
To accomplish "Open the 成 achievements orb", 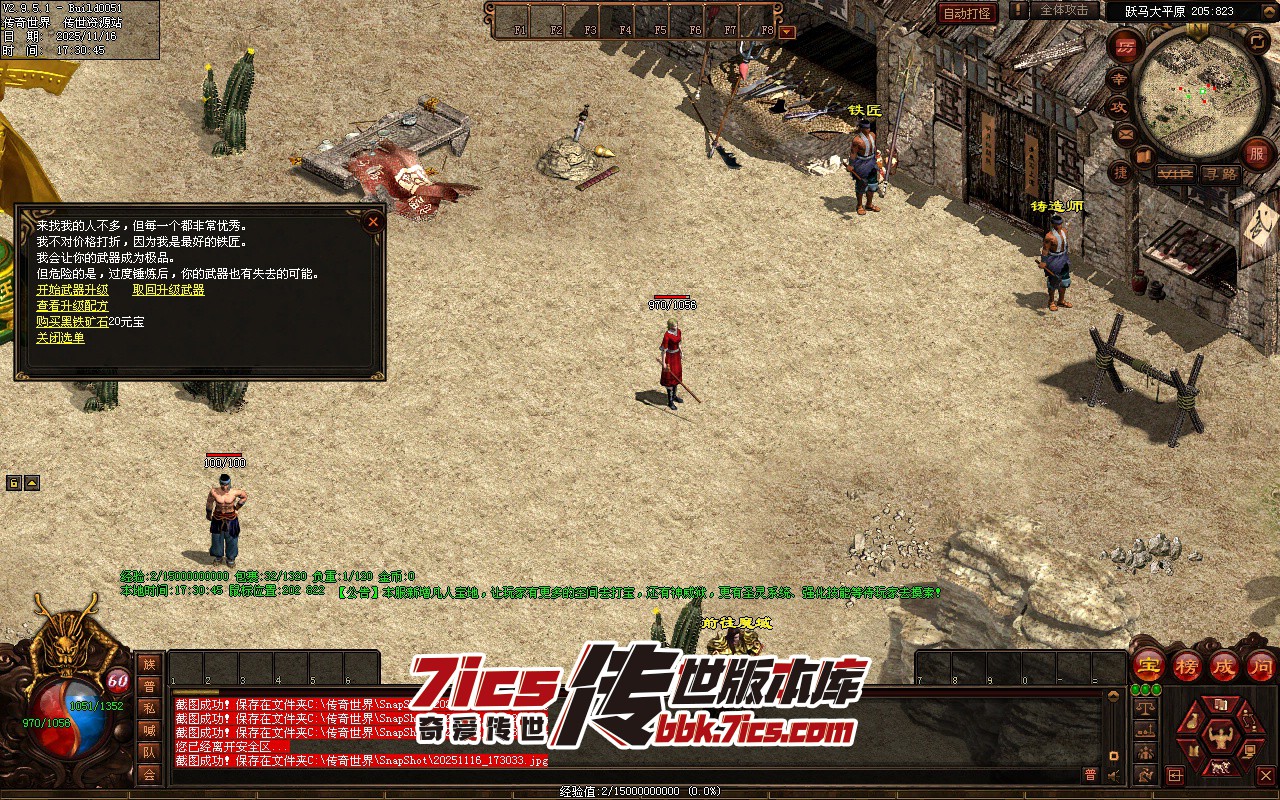I will pyautogui.click(x=1224, y=665).
